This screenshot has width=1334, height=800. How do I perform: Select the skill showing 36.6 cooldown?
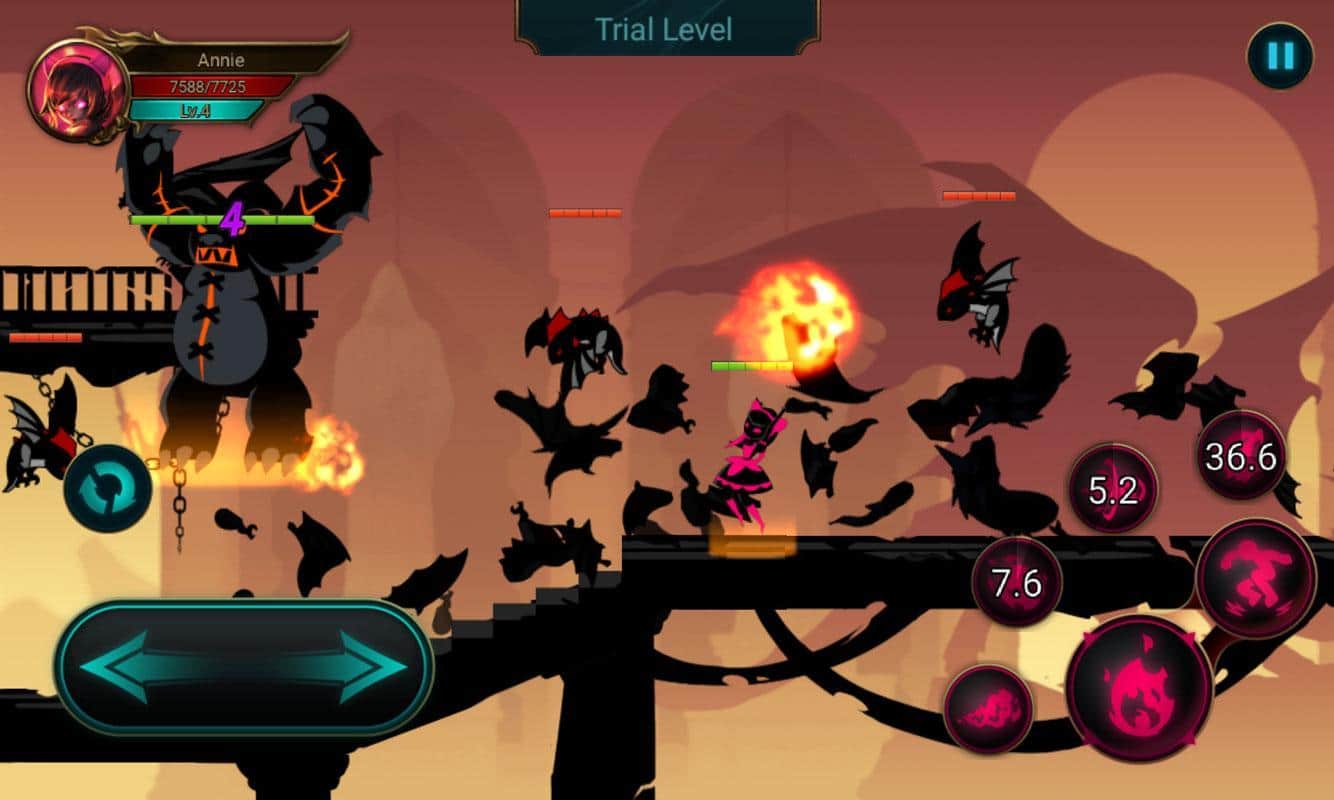tap(1241, 455)
